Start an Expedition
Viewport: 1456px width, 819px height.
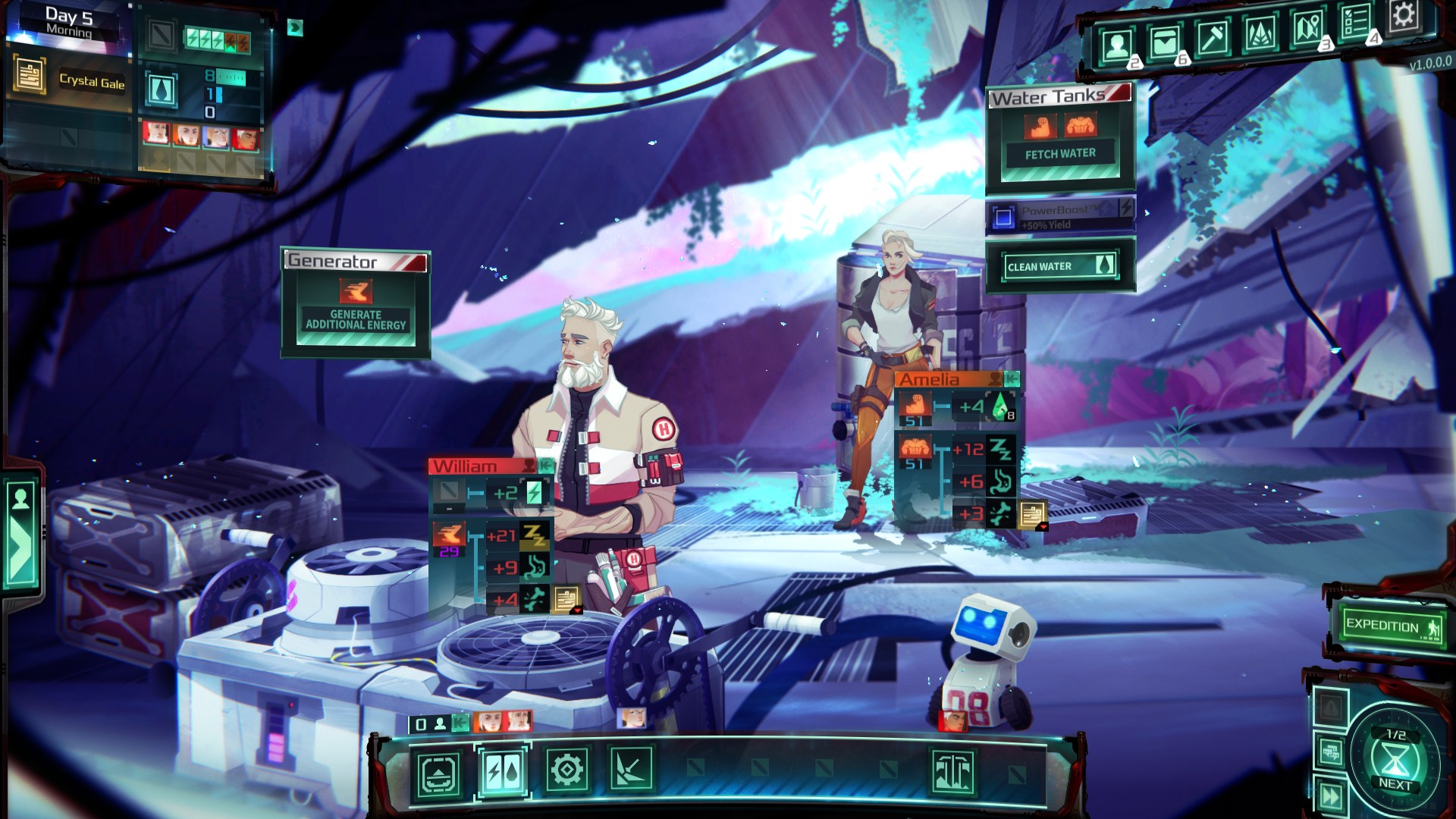[1391, 626]
